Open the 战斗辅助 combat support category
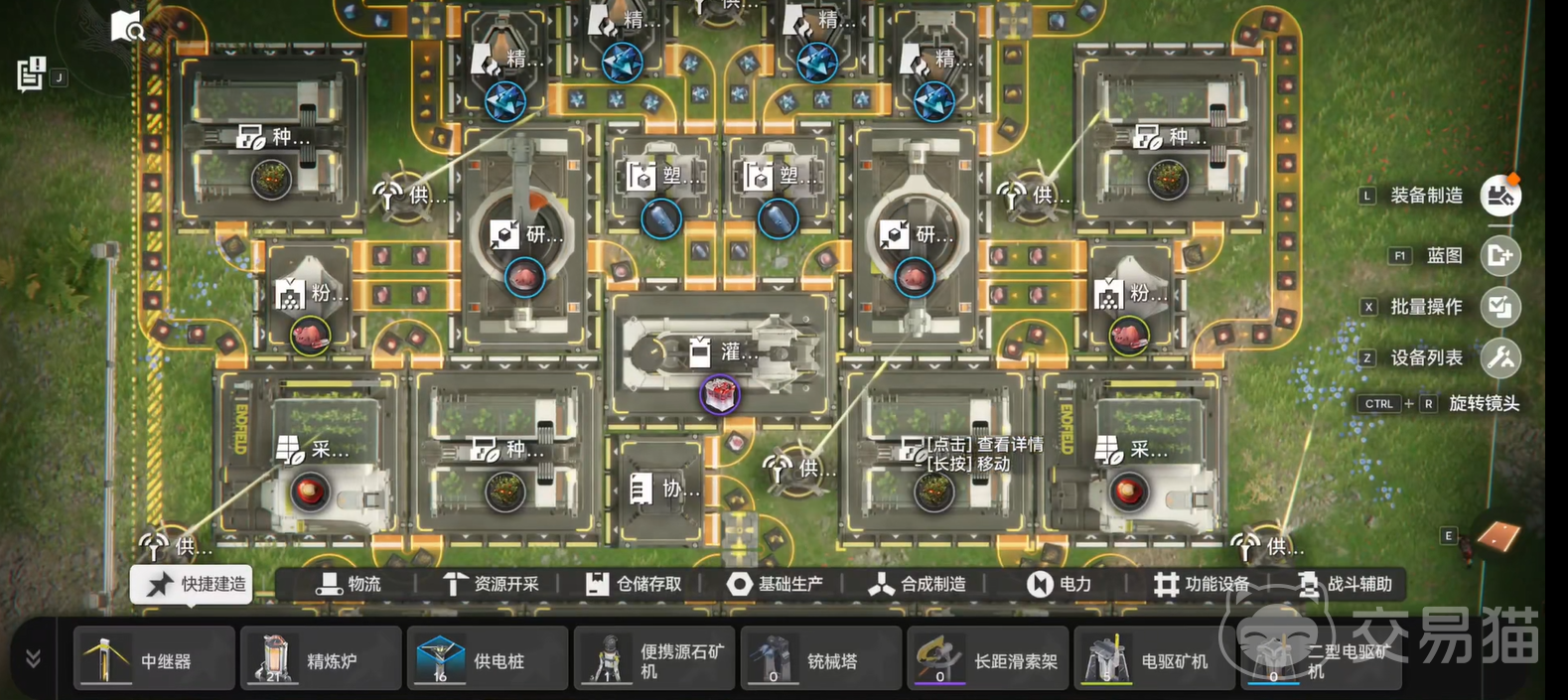 click(1346, 584)
